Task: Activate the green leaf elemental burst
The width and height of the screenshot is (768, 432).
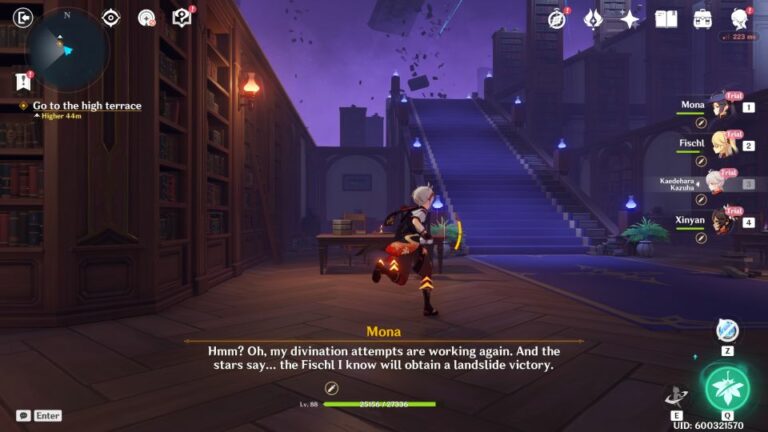Action: [727, 388]
